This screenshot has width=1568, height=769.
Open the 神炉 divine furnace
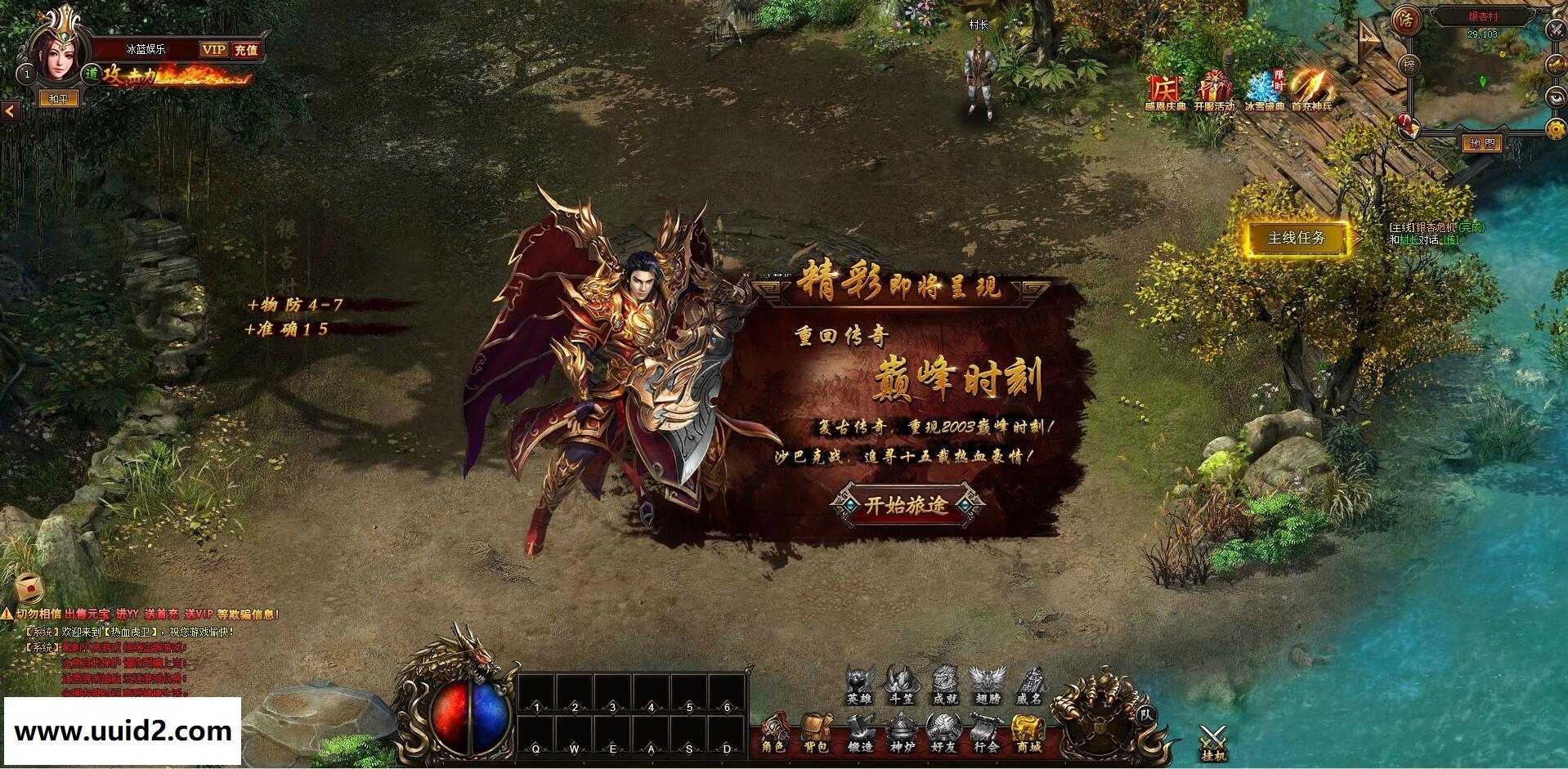point(902,731)
